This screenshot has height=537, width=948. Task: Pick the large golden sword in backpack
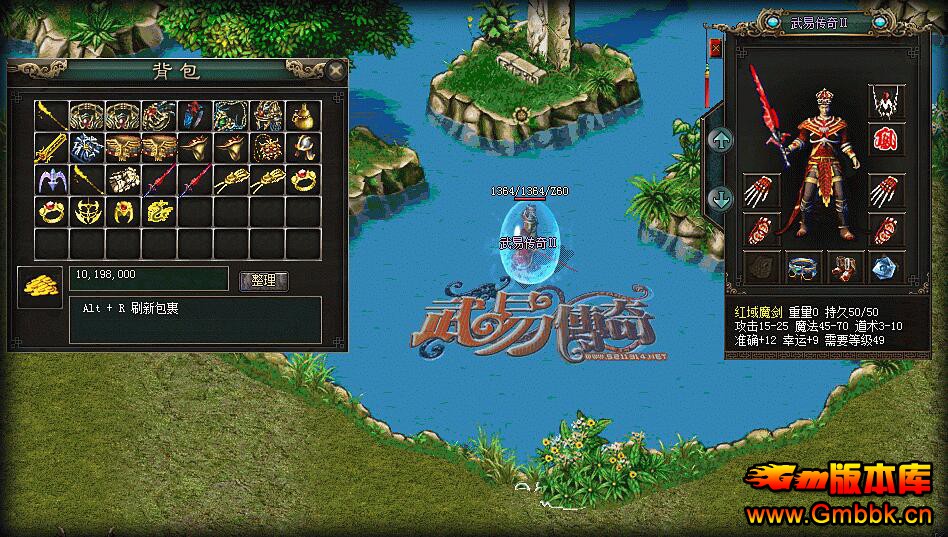[x=51, y=149]
